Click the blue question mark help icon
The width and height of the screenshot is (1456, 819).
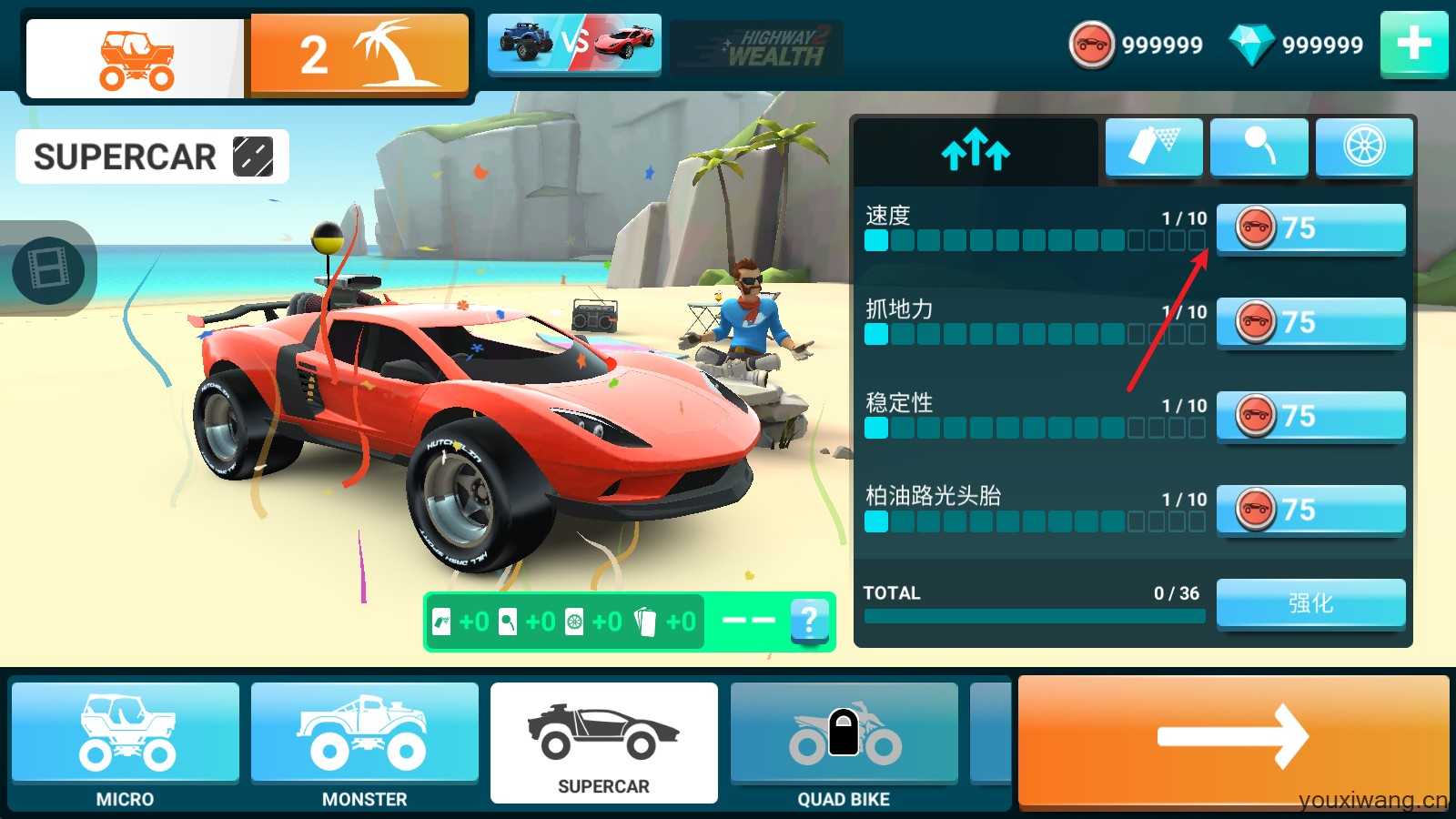pyautogui.click(x=808, y=622)
